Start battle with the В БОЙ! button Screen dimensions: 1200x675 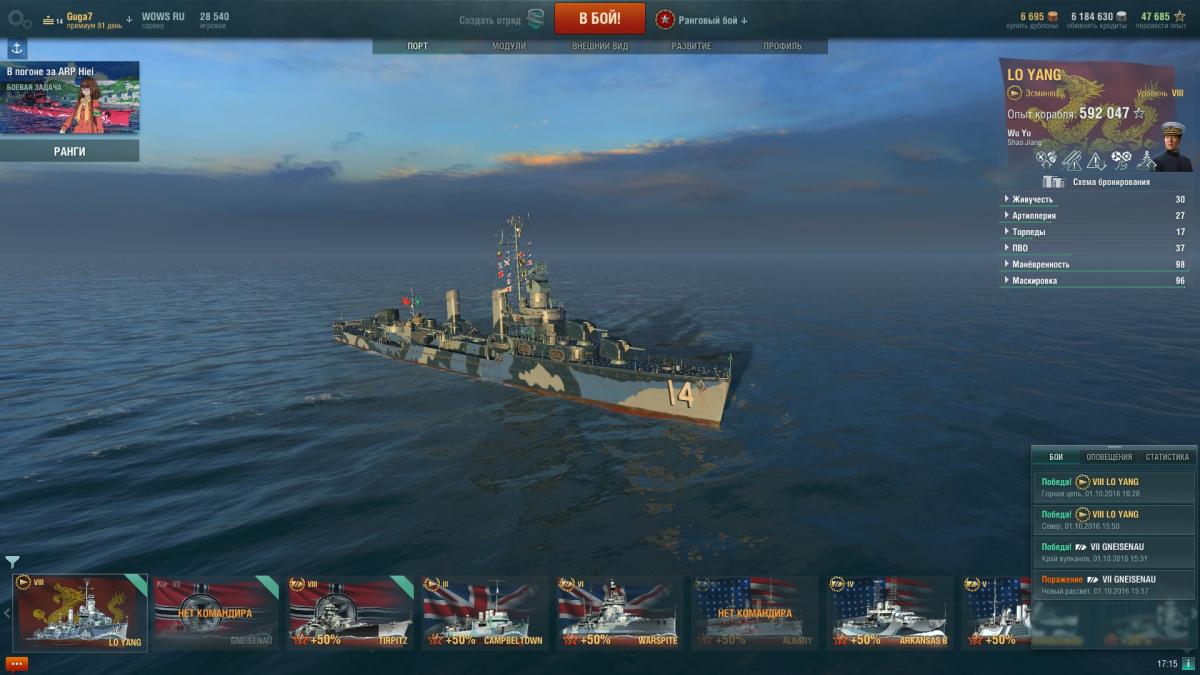[599, 18]
